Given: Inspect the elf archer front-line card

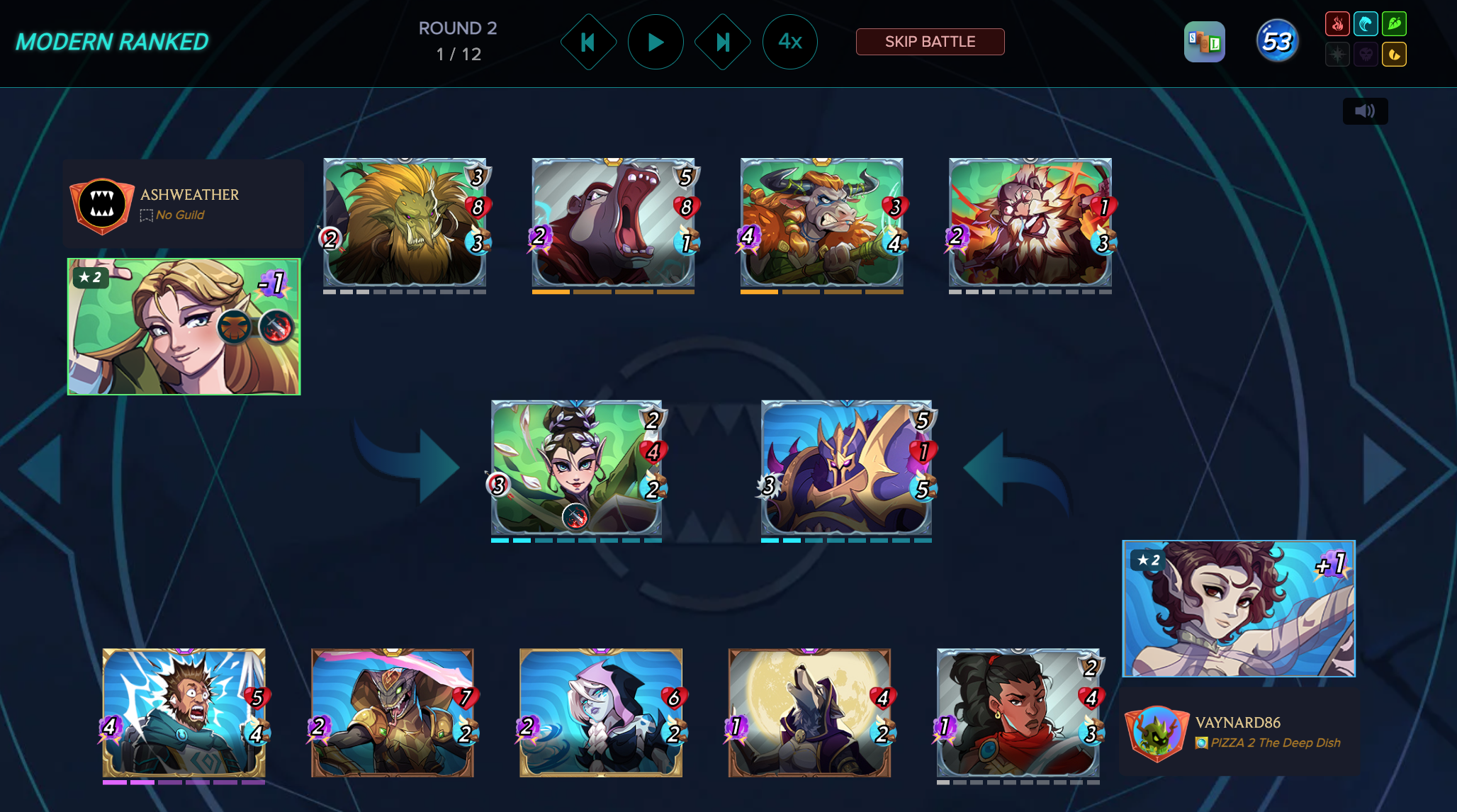Looking at the screenshot, I should coord(576,468).
